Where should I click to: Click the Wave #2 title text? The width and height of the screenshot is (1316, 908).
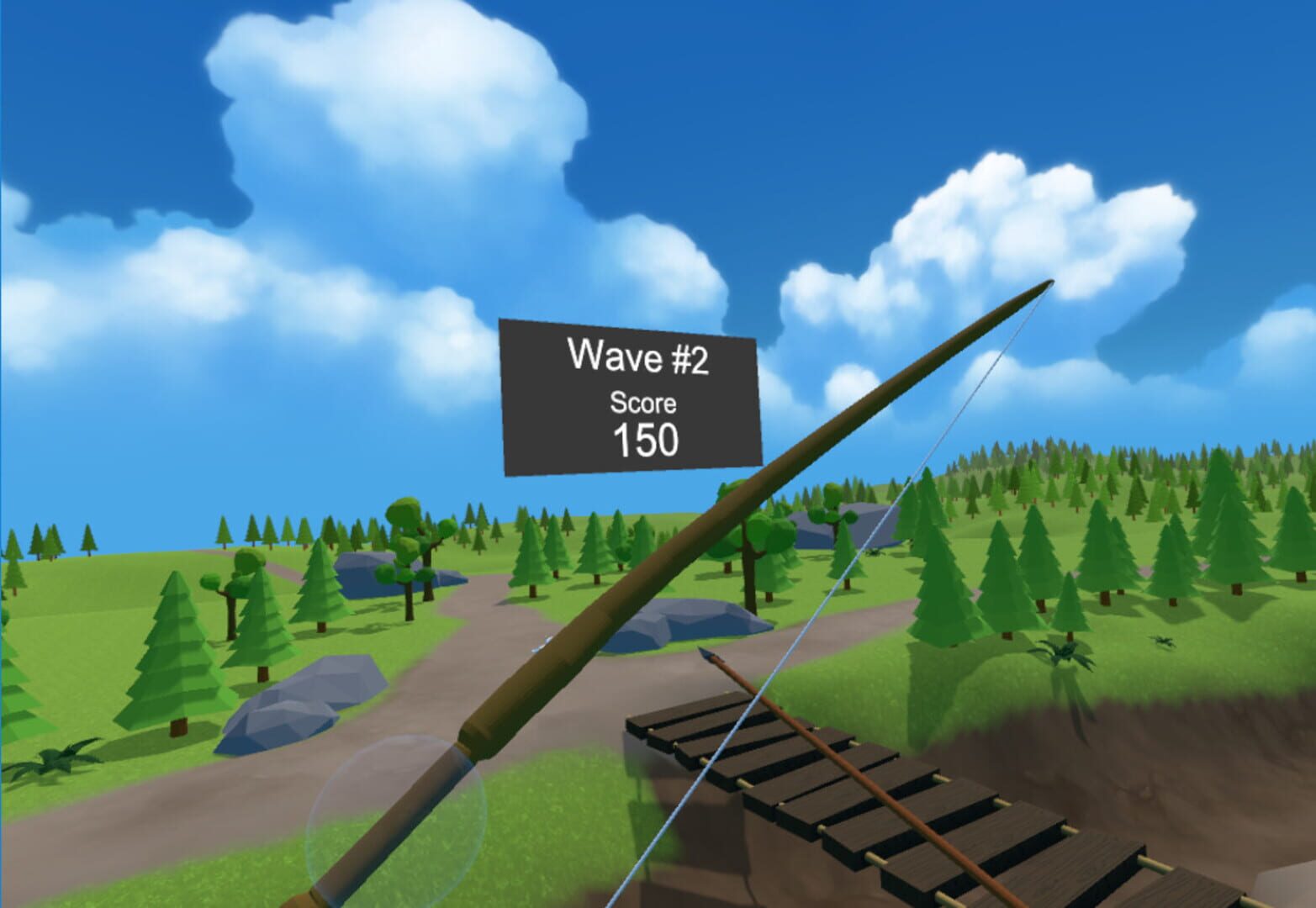642,355
